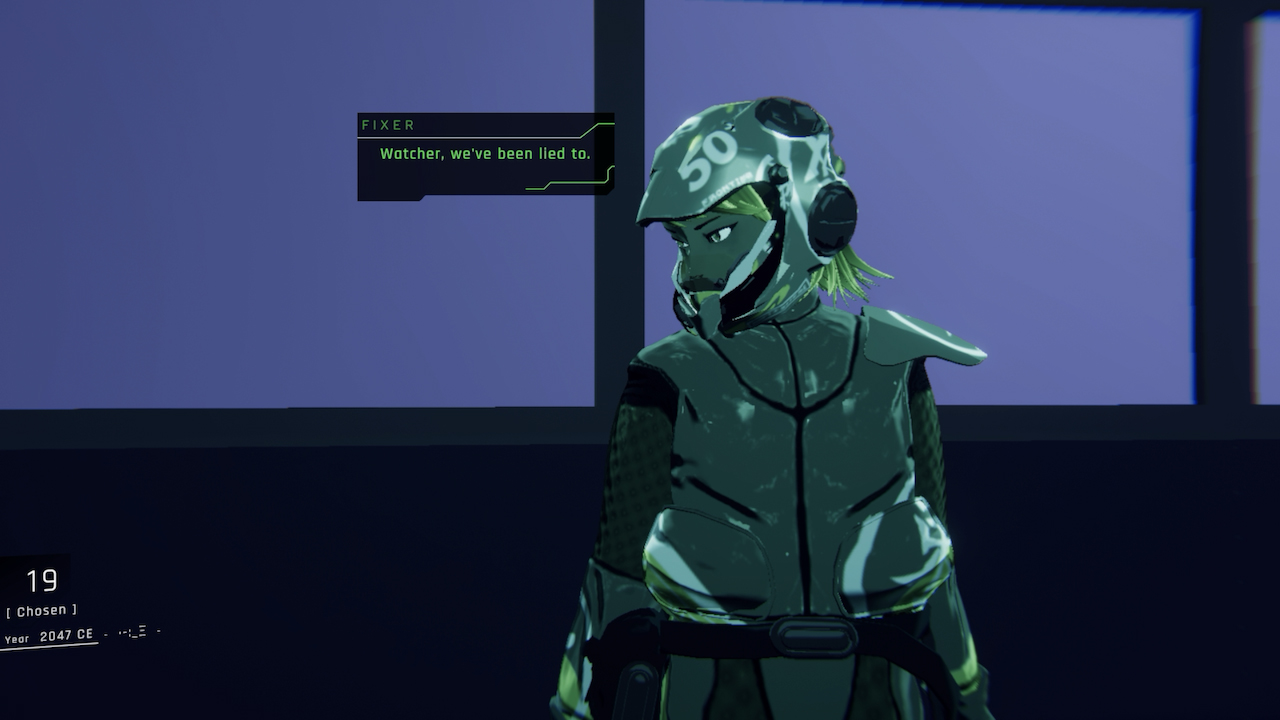Click the glitched text beside 2047 CE
The height and width of the screenshot is (720, 1280).
point(135,632)
